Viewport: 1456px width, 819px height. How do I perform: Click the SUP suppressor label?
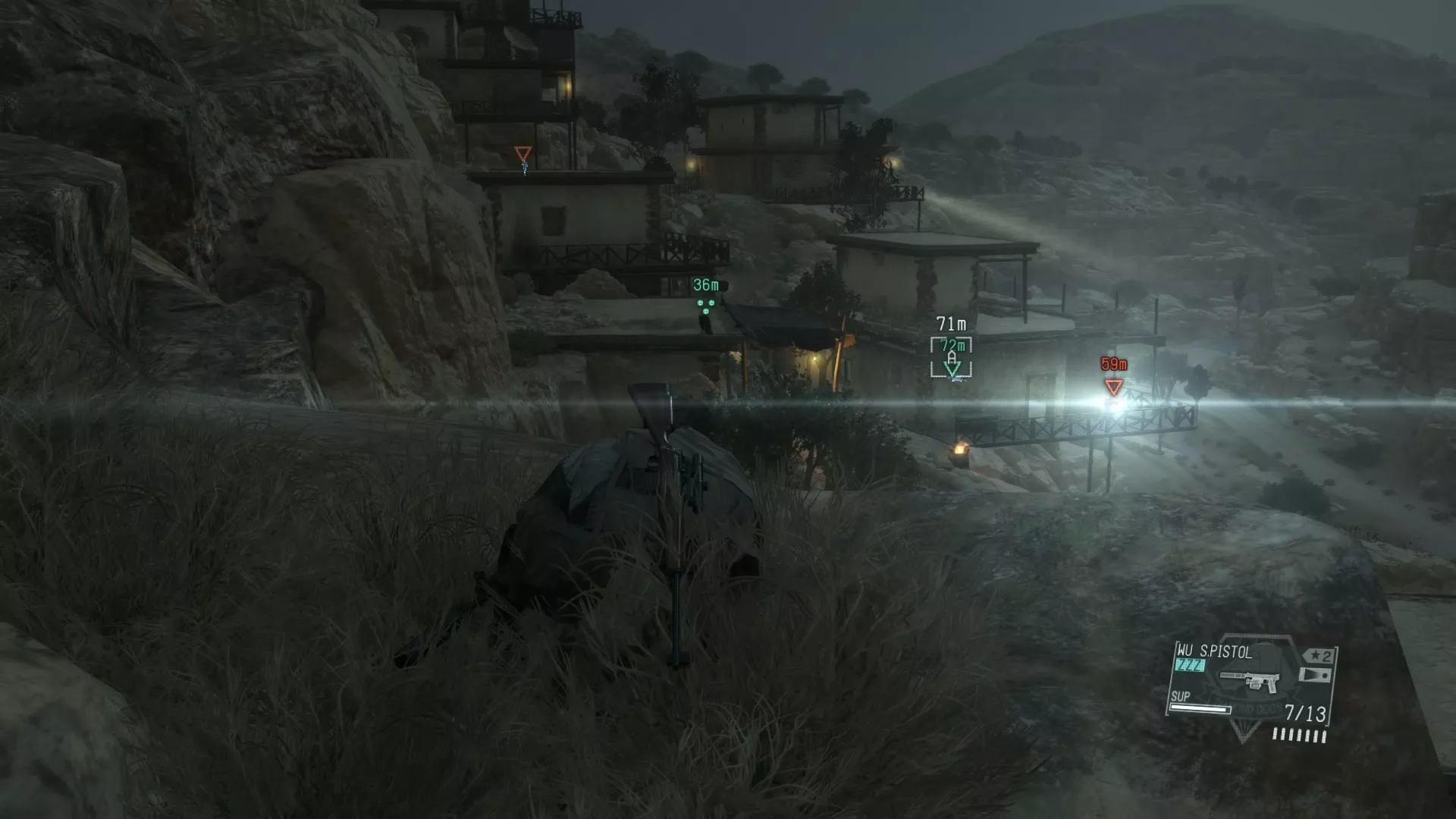(x=1181, y=697)
